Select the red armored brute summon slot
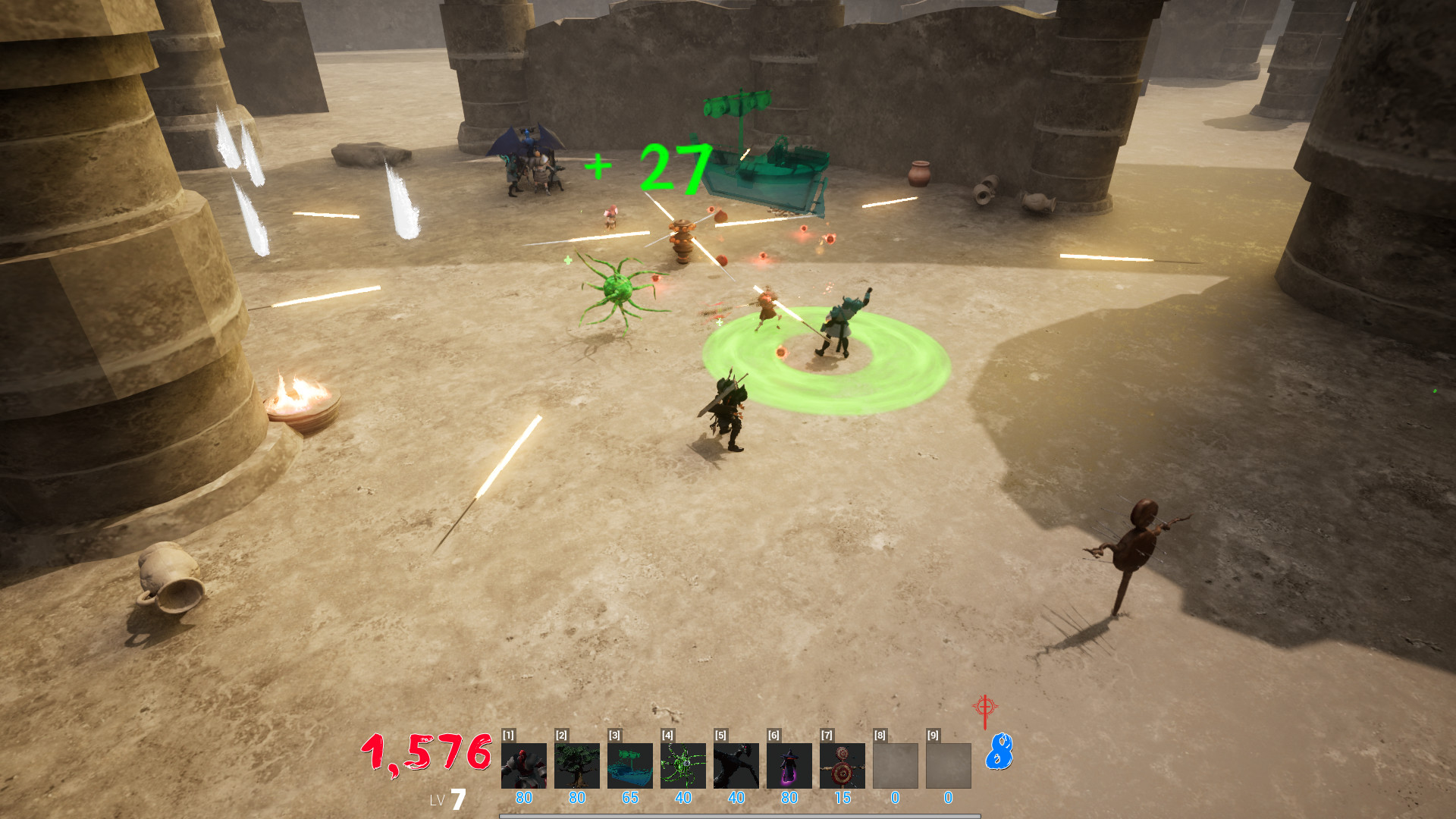 pyautogui.click(x=523, y=765)
